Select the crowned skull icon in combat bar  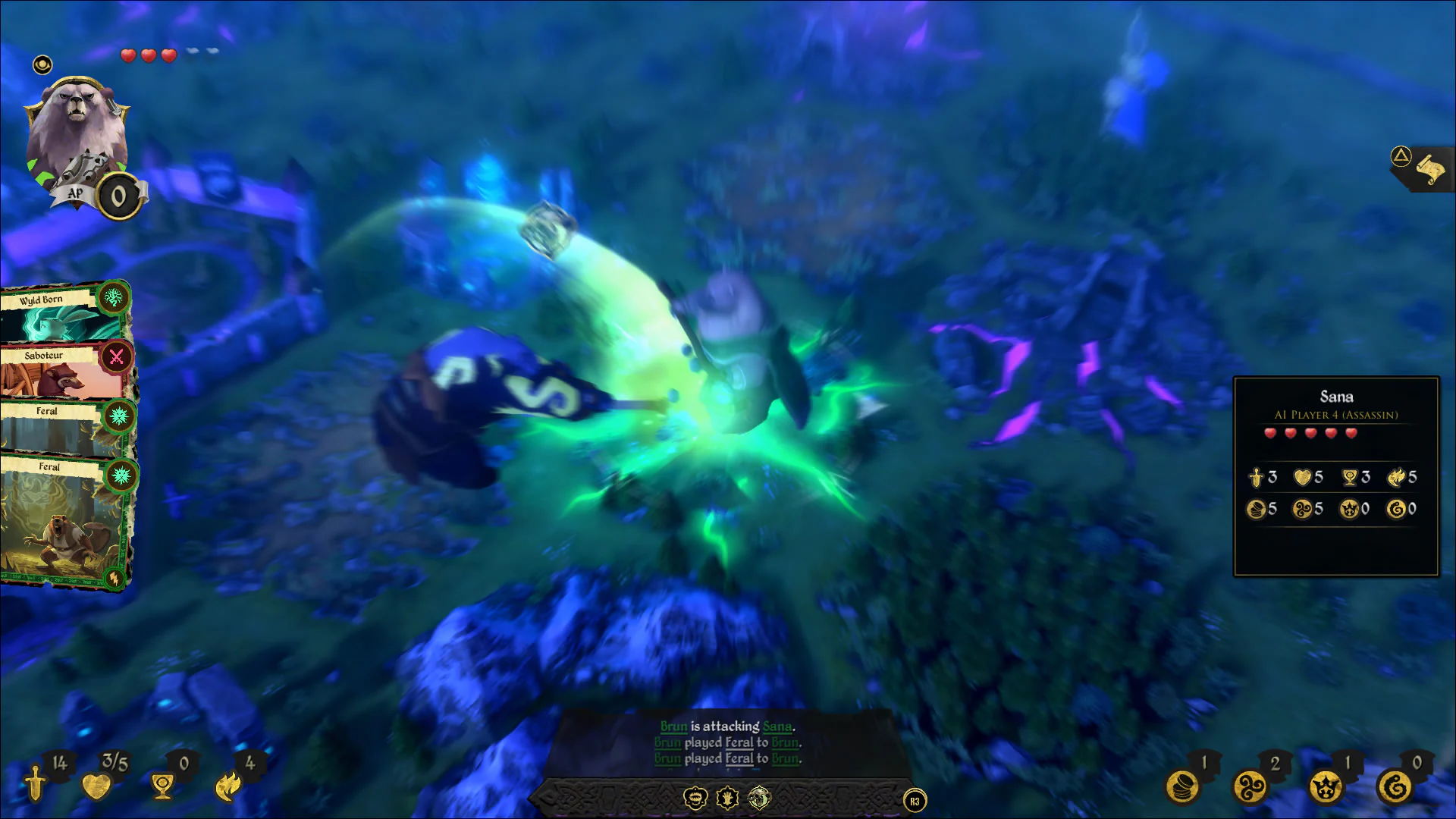(x=695, y=797)
